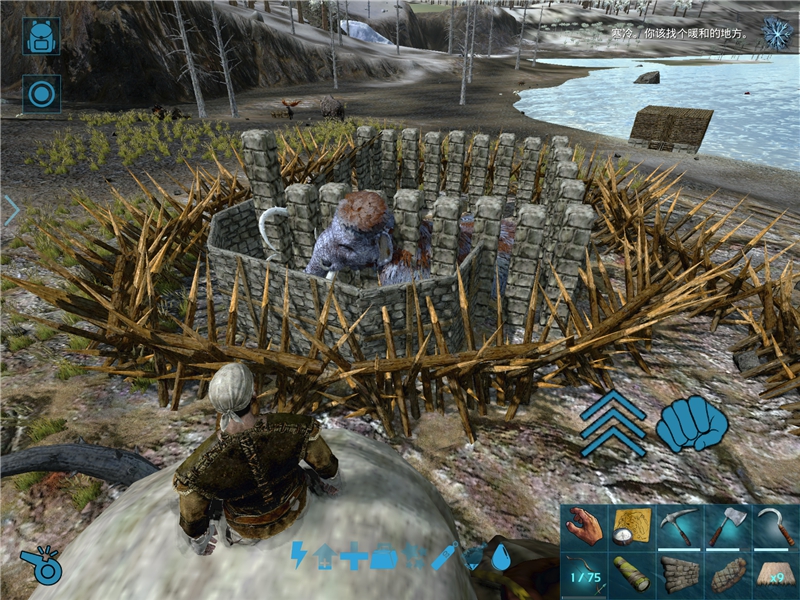
Task: Open the backpack inventory
Action: pos(41,35)
